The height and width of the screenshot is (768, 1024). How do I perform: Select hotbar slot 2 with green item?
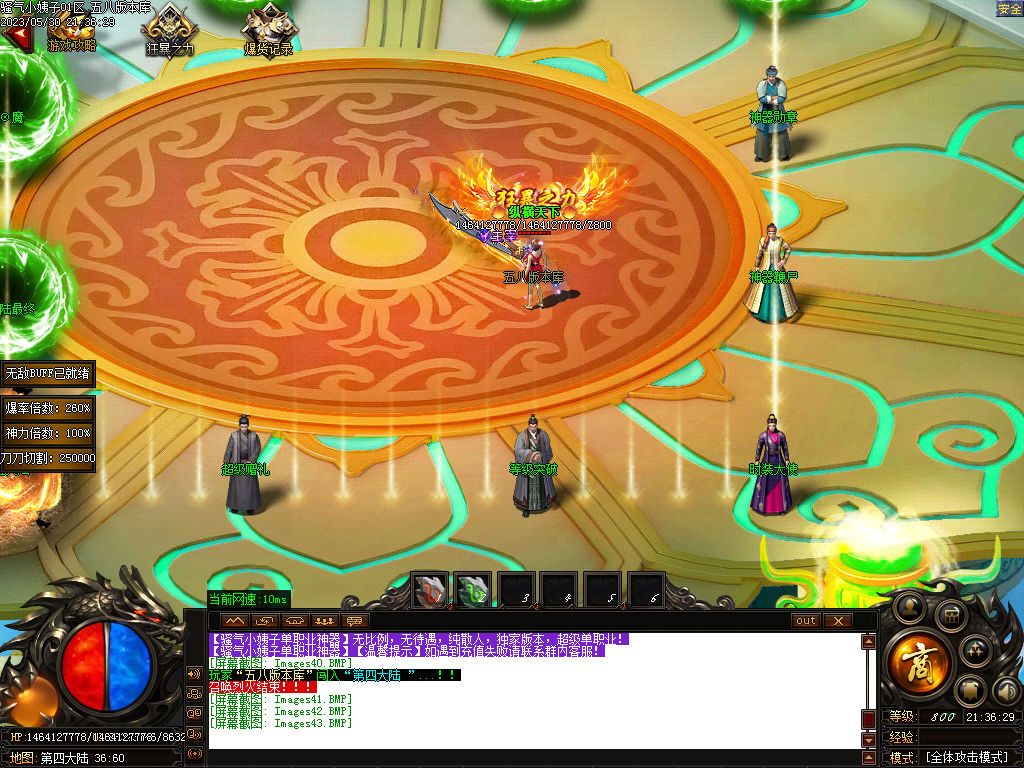473,590
